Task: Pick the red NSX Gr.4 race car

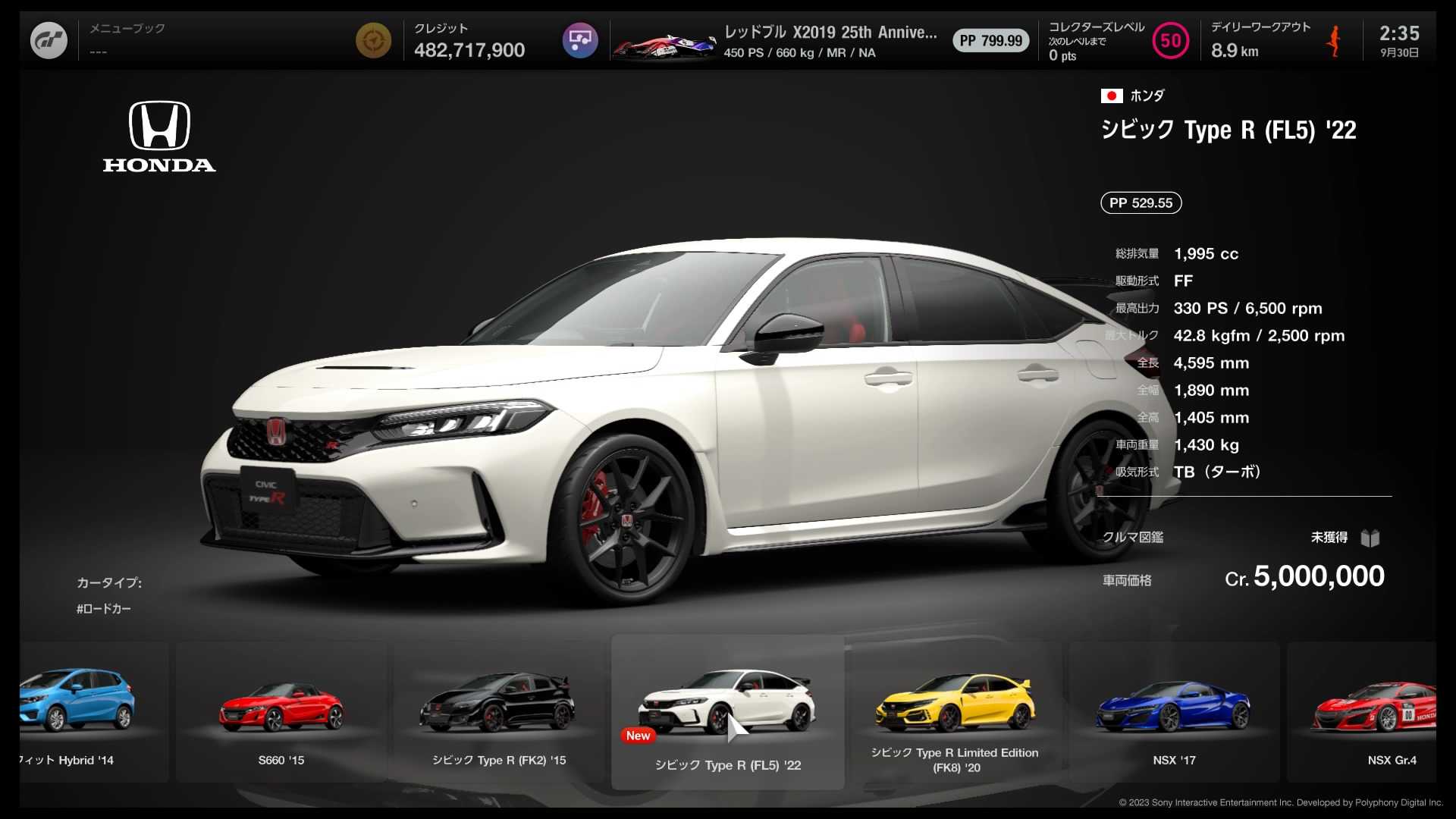Action: click(1373, 713)
